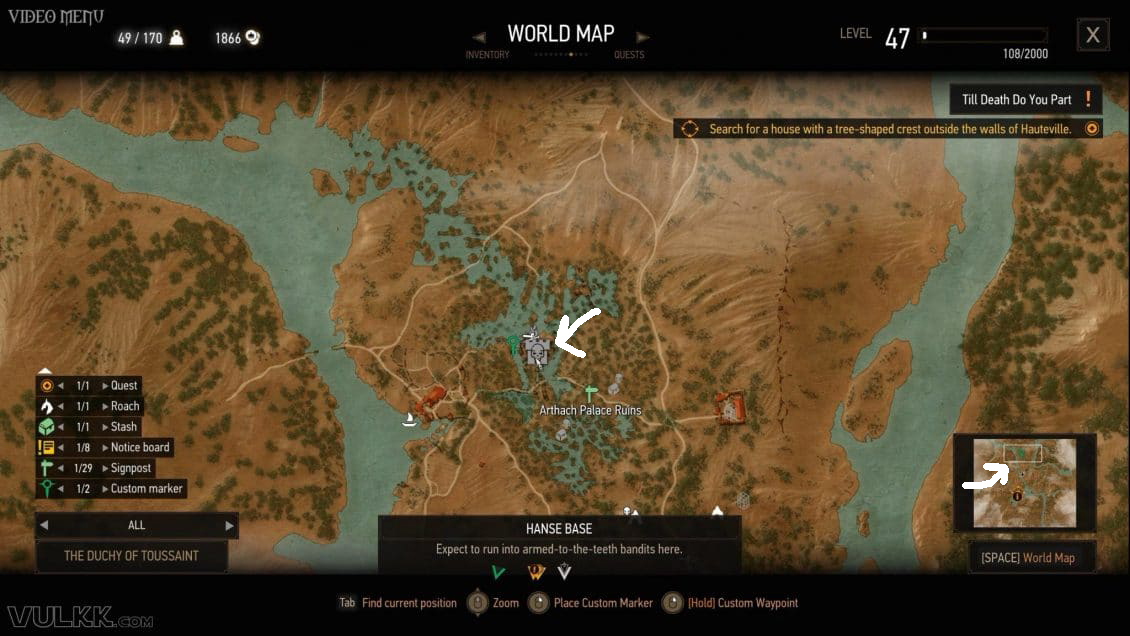The image size is (1130, 636).
Task: Select the Stash legend entry
Action: point(124,427)
